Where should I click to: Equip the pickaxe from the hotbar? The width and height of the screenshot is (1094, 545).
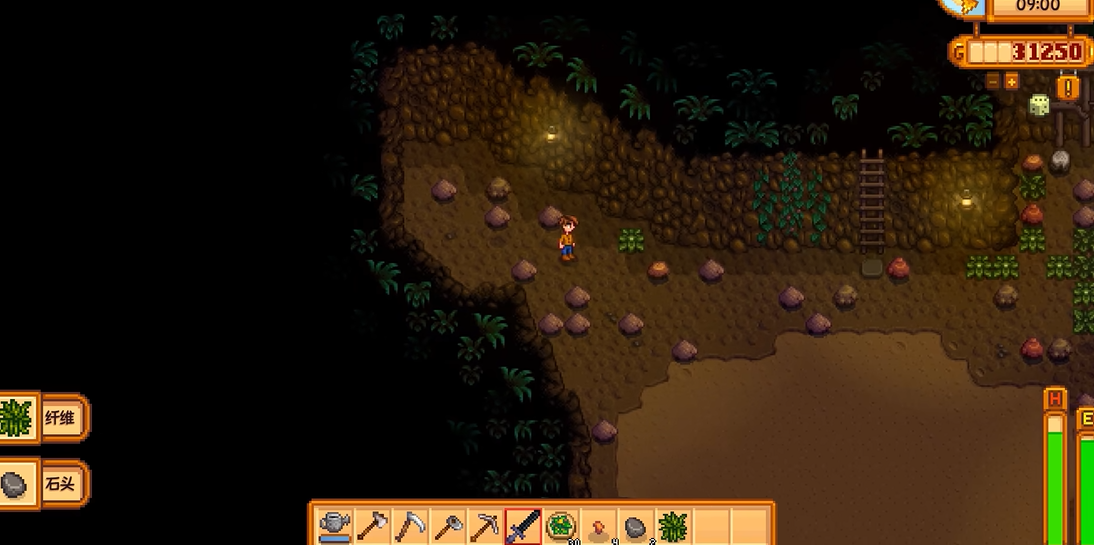485,524
